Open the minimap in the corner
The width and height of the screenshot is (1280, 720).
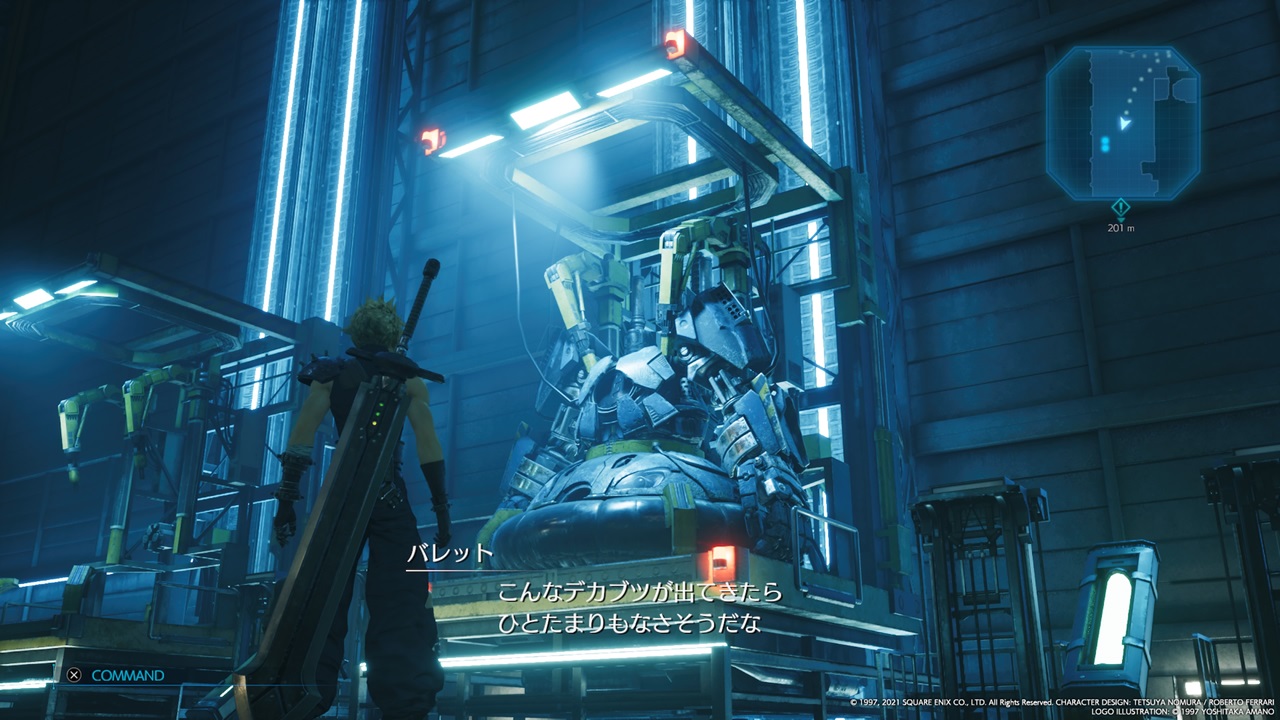click(1122, 122)
